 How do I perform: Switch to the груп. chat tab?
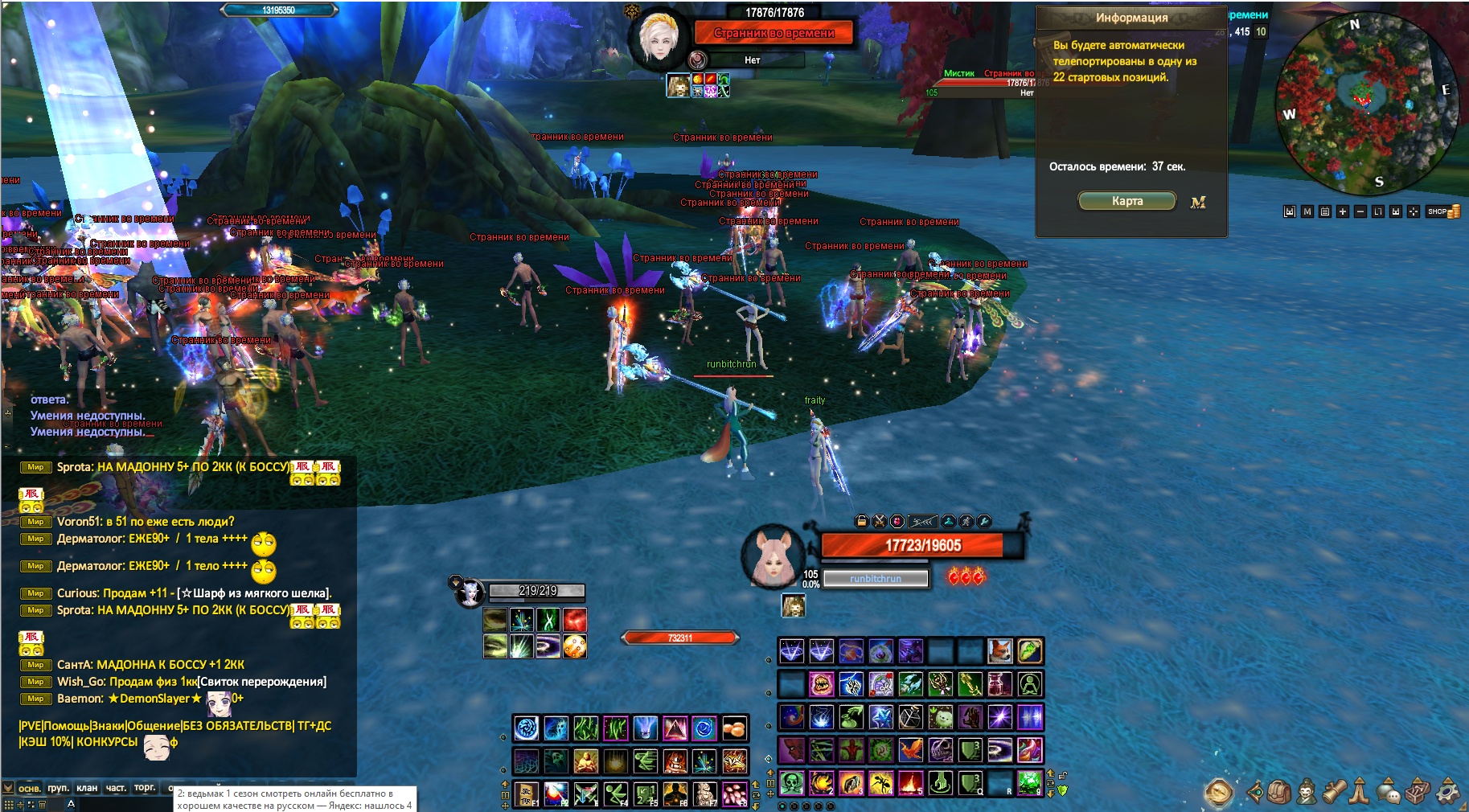click(x=58, y=788)
